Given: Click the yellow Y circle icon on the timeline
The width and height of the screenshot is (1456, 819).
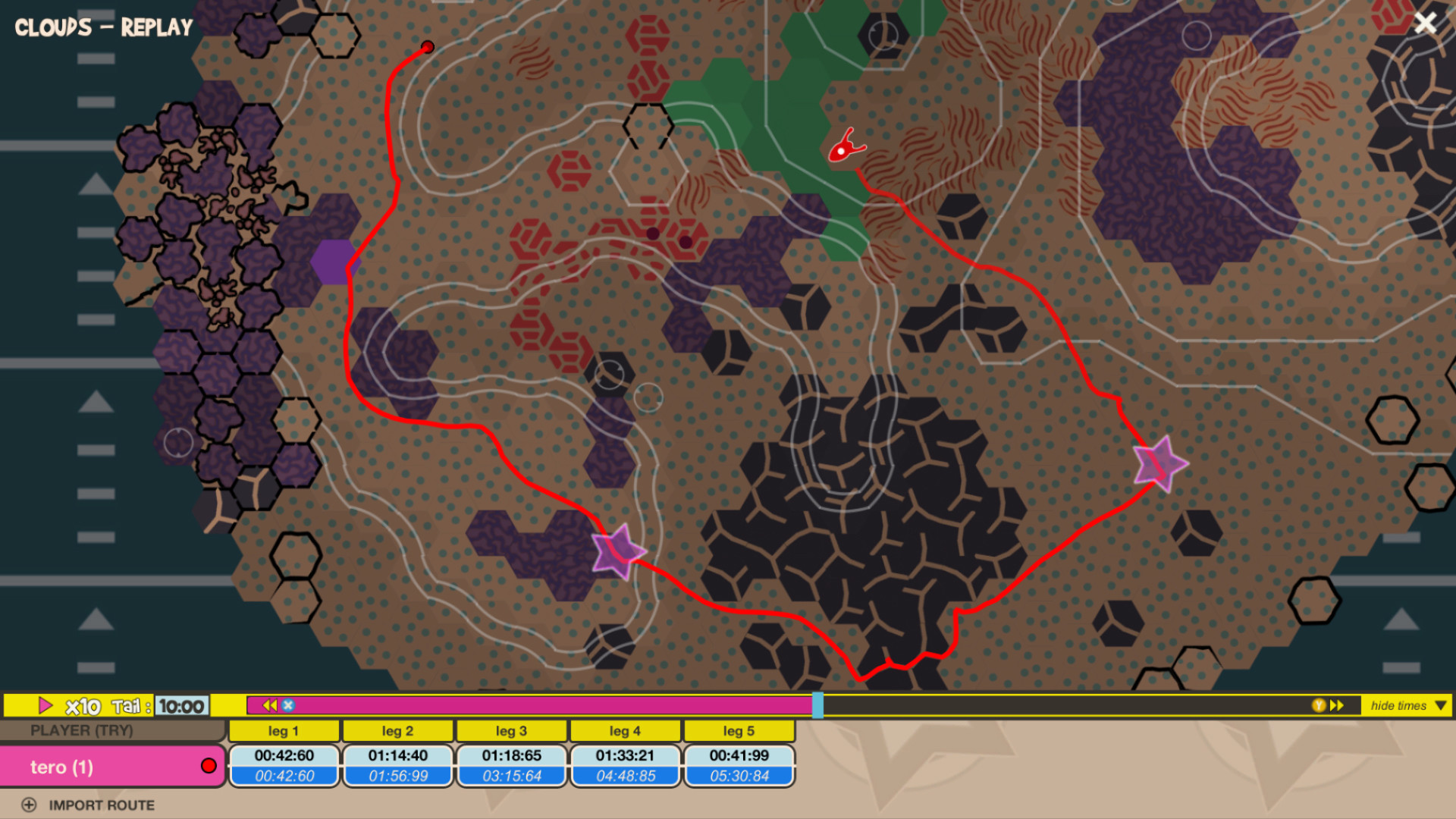Looking at the screenshot, I should [1319, 704].
